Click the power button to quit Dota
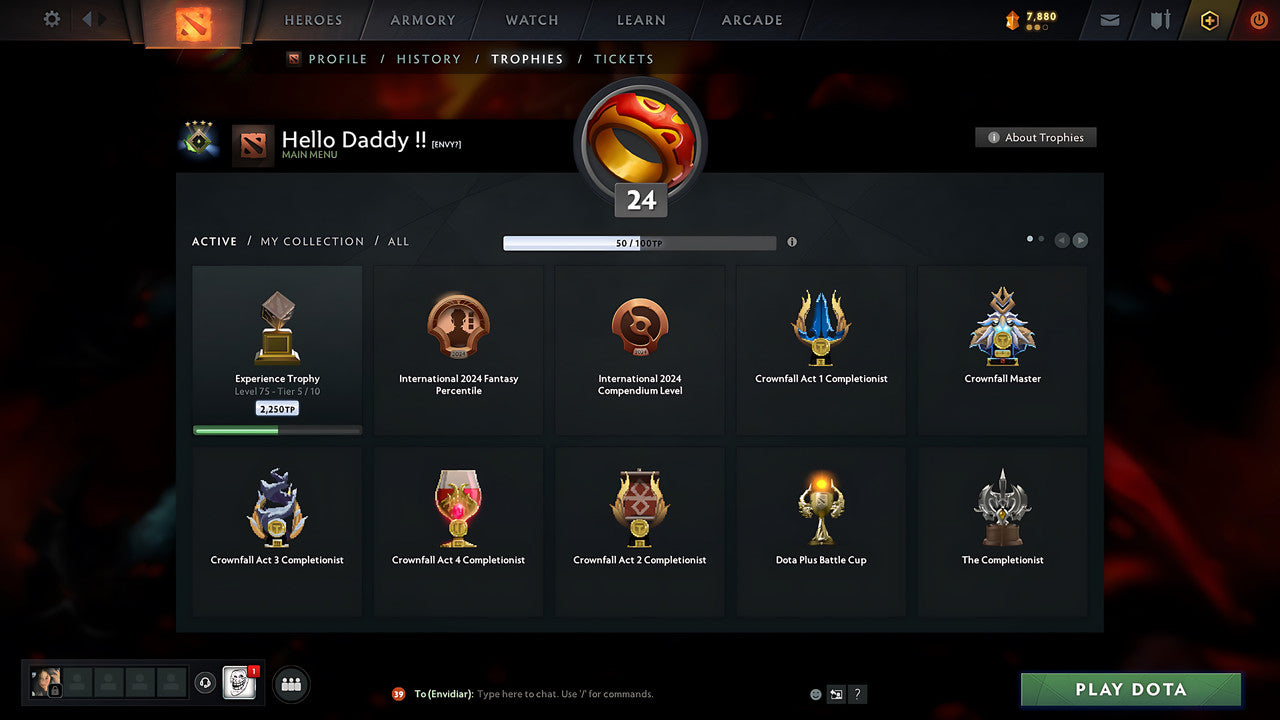Screen dimensions: 1280x720 [x=1258, y=20]
